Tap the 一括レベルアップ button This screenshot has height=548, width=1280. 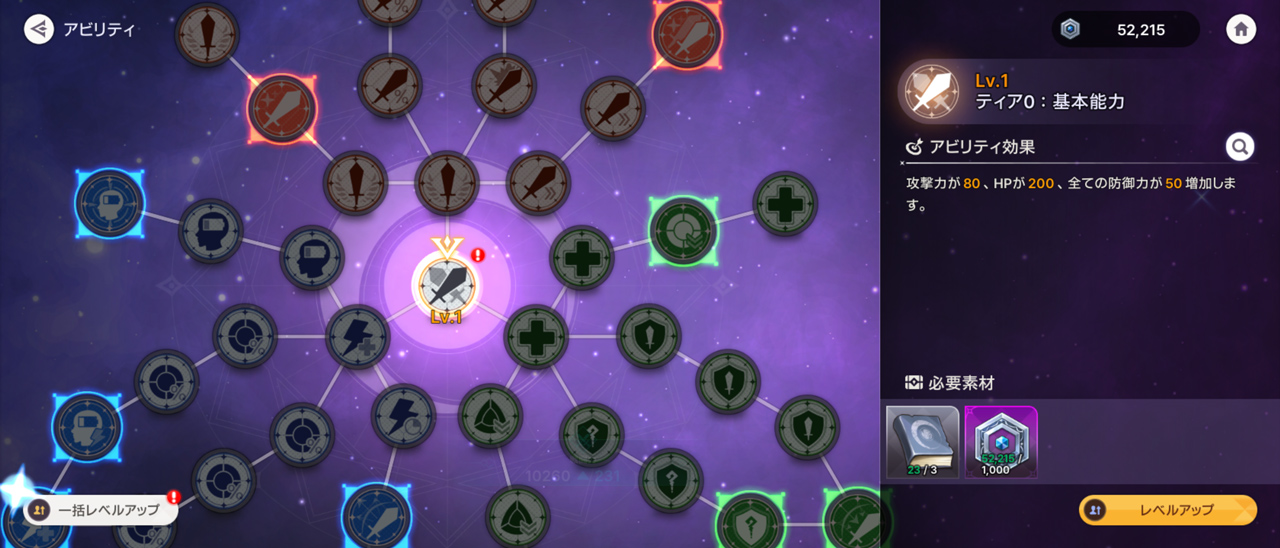click(101, 510)
